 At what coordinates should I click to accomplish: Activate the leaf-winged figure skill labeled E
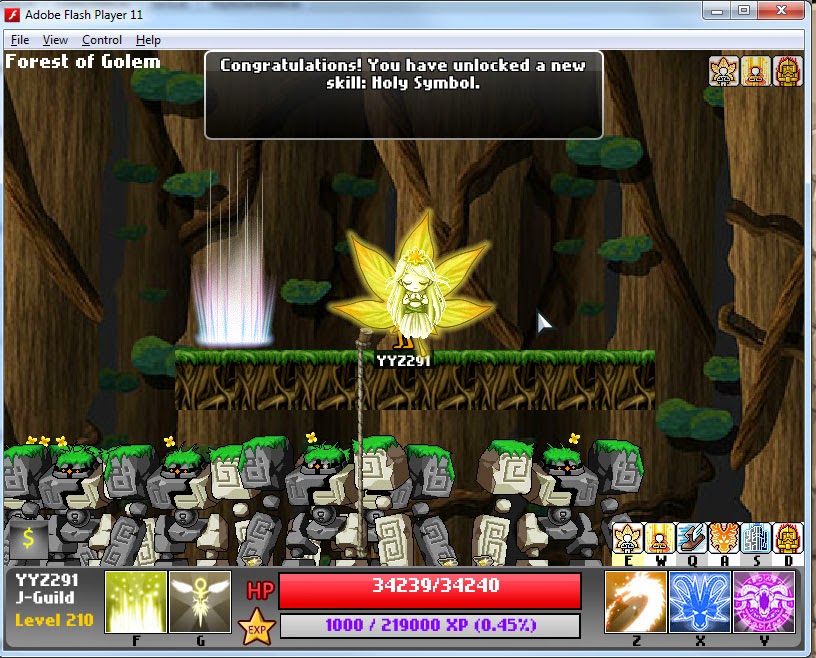tap(627, 539)
